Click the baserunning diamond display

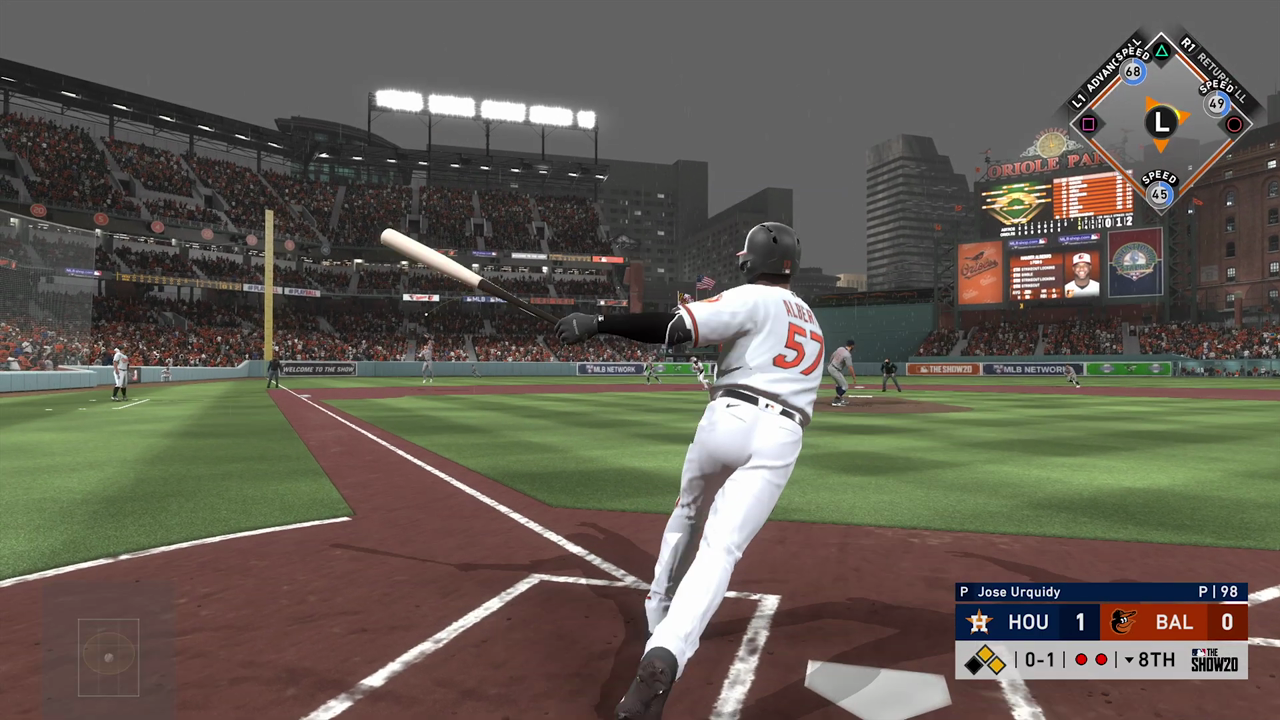pyautogui.click(x=1161, y=123)
